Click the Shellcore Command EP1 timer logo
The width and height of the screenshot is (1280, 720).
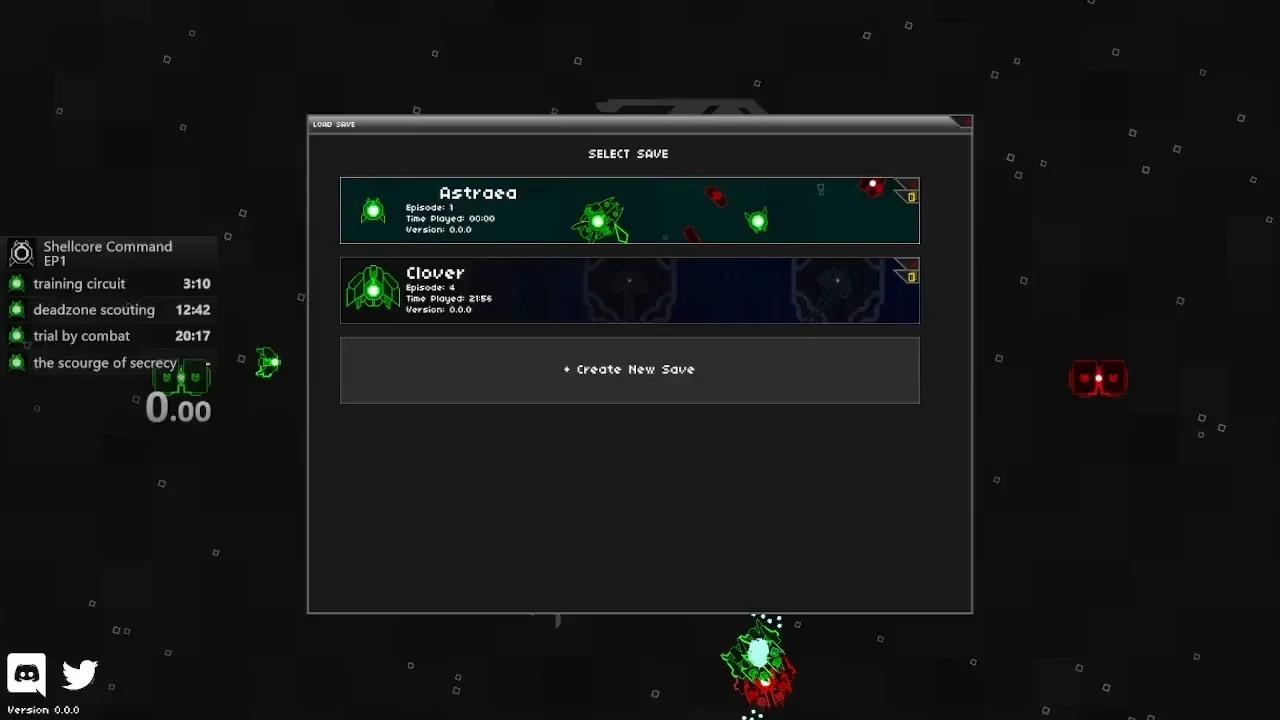pos(21,253)
